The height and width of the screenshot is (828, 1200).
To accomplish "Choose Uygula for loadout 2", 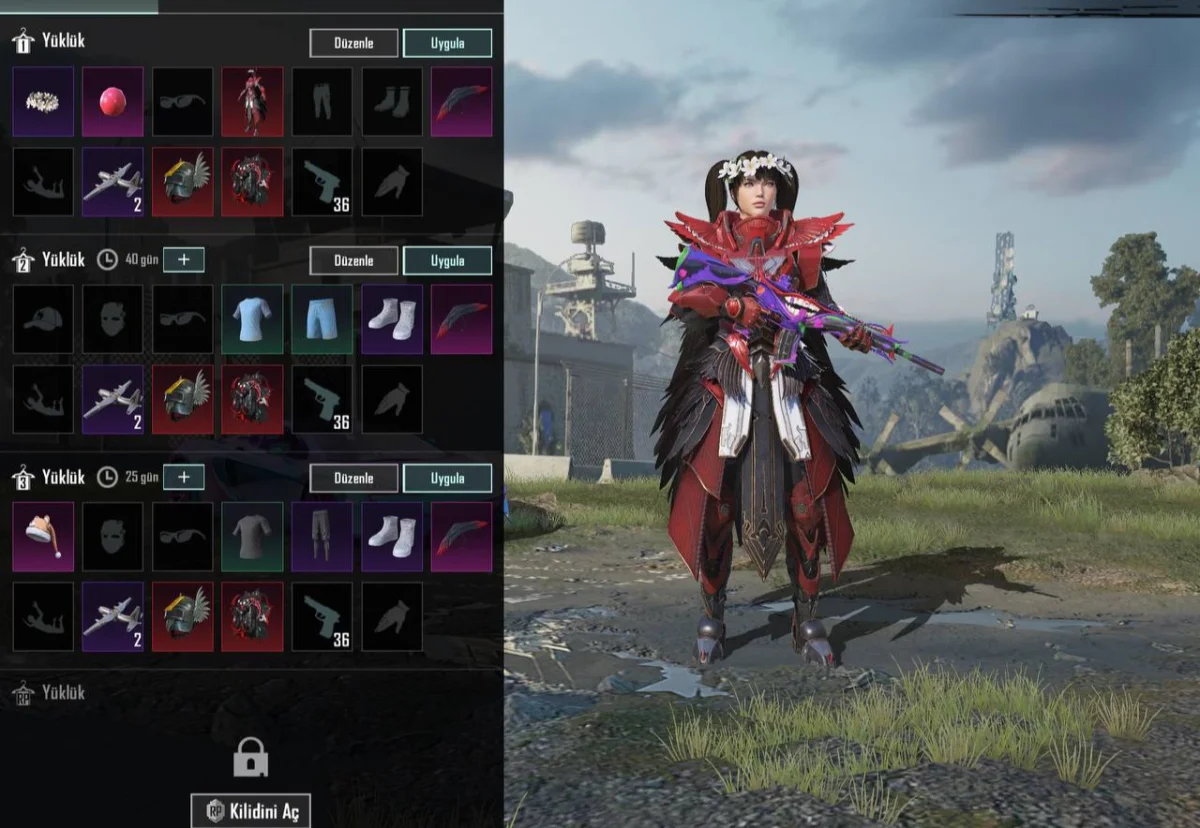I will coord(447,261).
